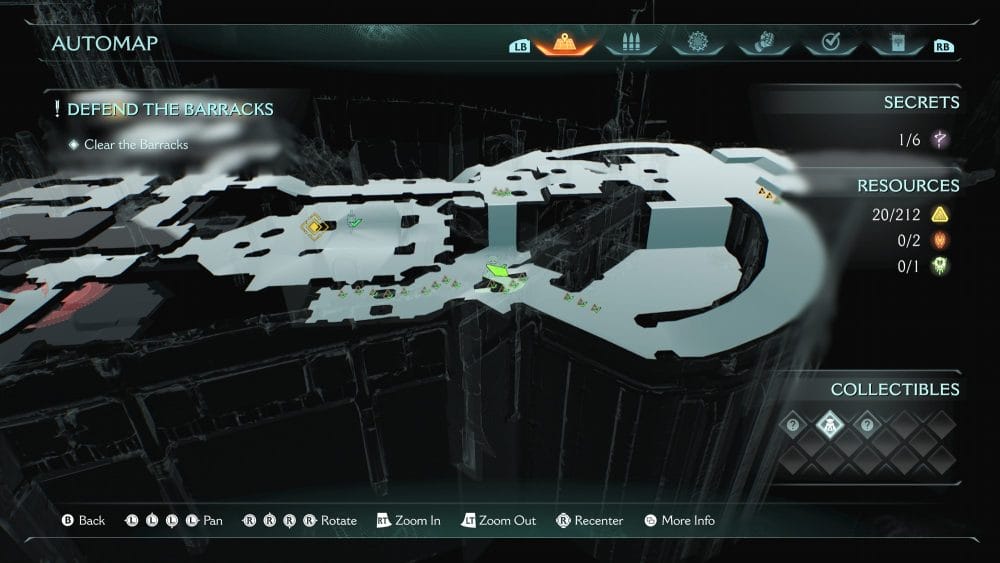The width and height of the screenshot is (1000, 563).
Task: Switch to the codex book tab
Action: tap(895, 44)
